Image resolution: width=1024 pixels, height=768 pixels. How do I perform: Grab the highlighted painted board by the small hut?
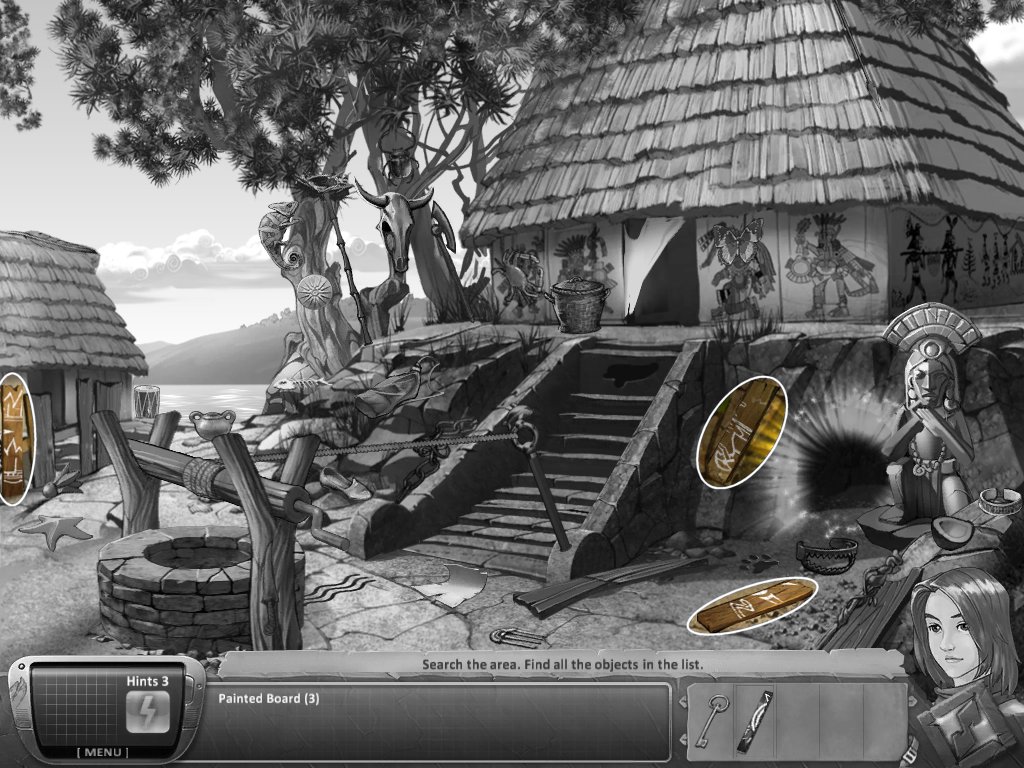[15, 438]
